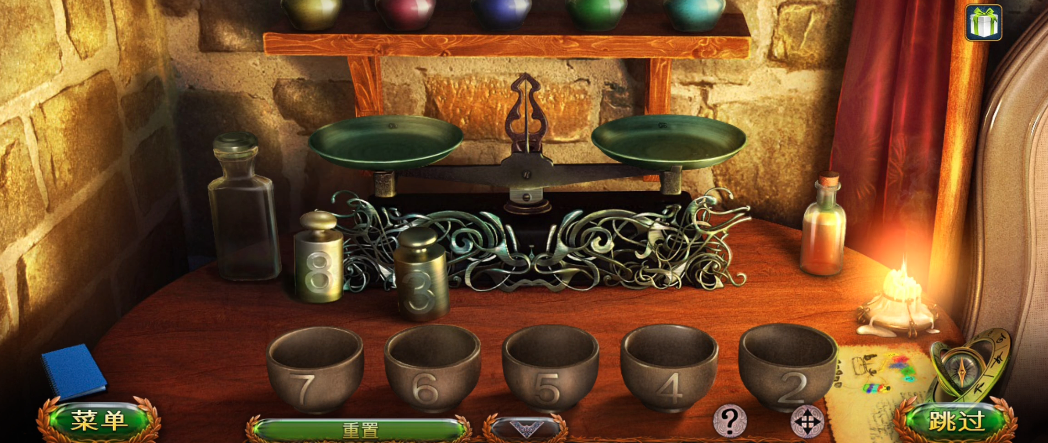Show puzzle help via question mark

click(x=729, y=420)
